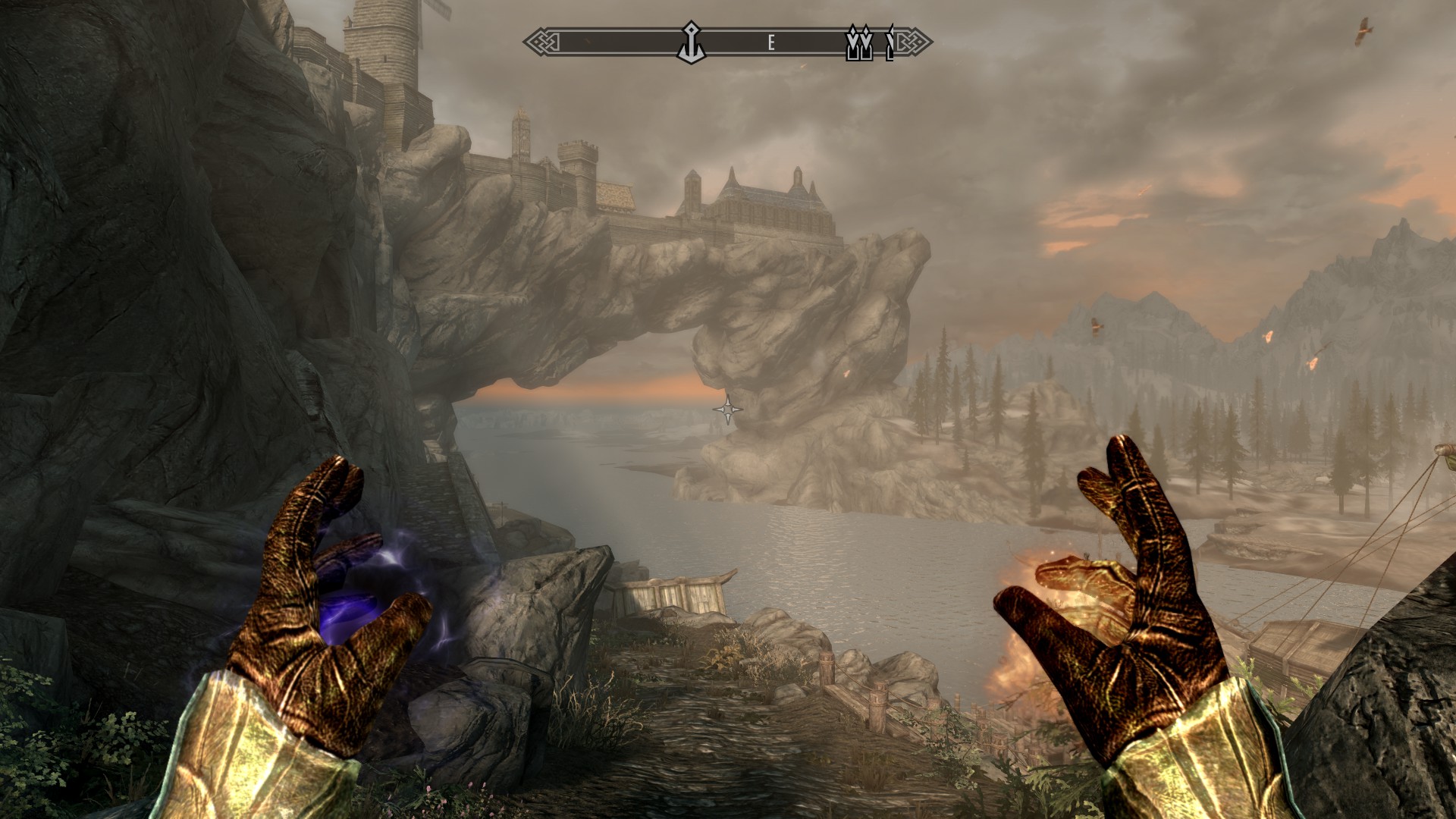
Task: Click the East heading letter on the compass
Action: (x=770, y=43)
